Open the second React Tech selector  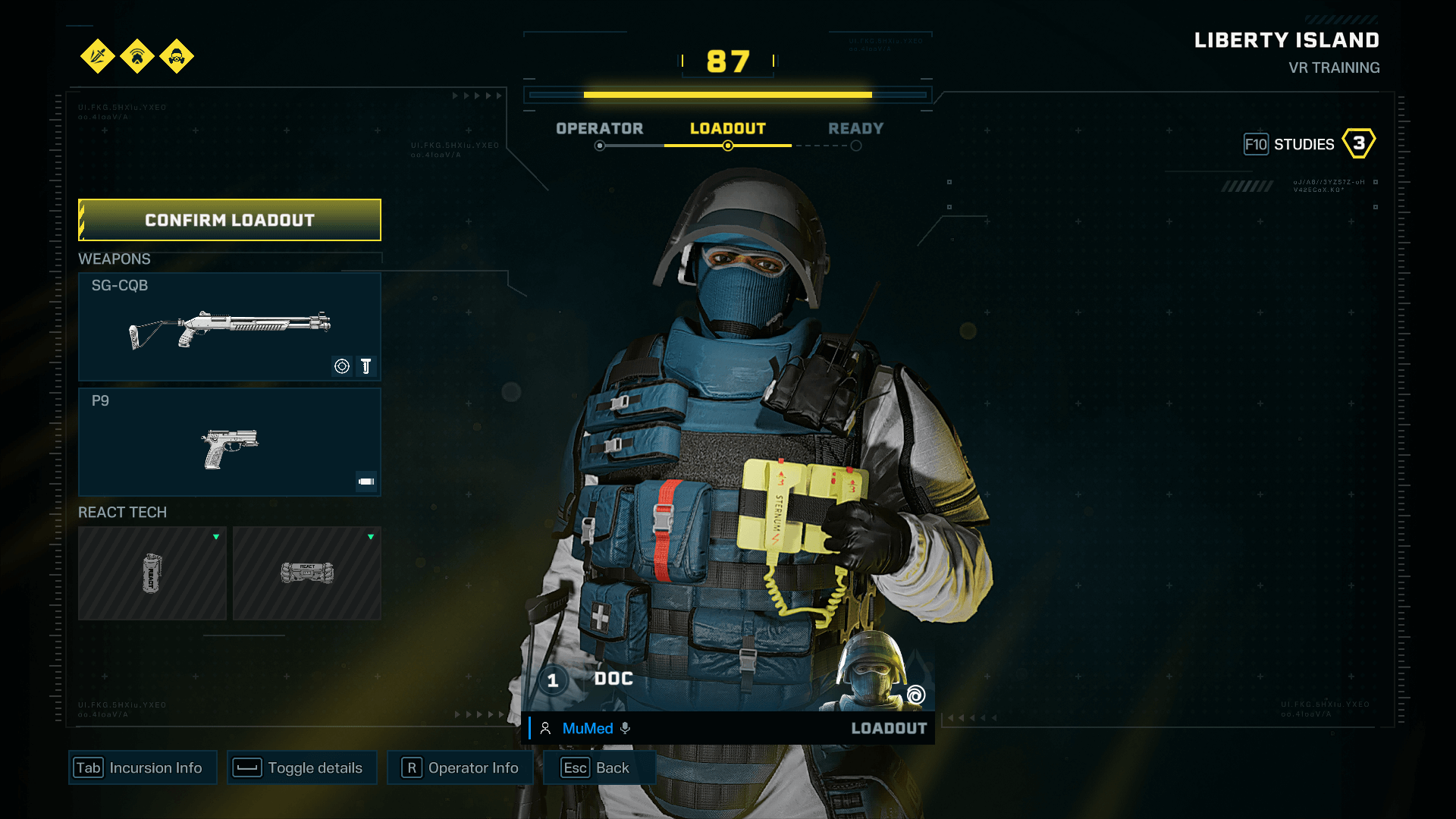tap(306, 573)
